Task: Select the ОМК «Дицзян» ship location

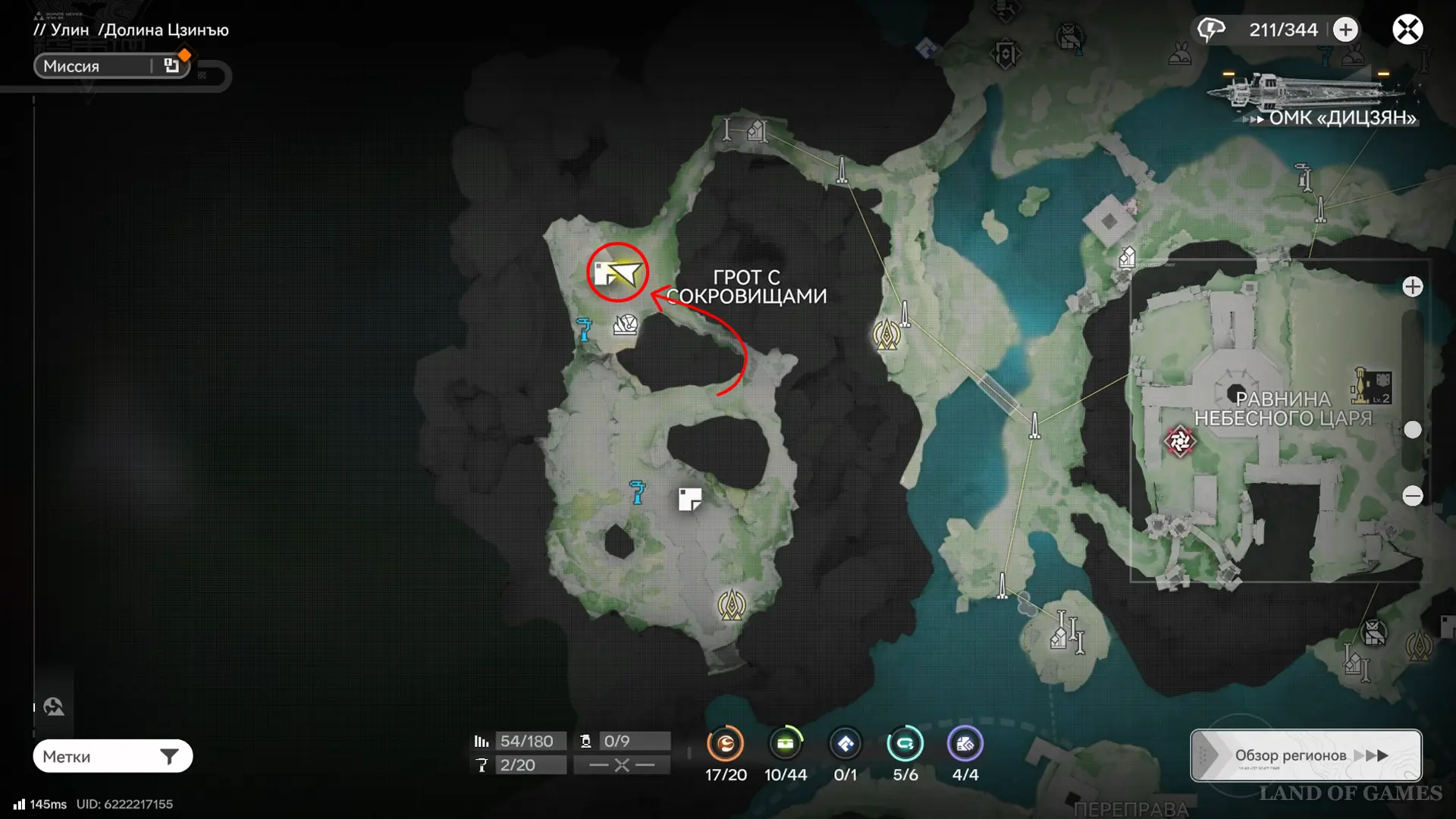Action: 1319,99
